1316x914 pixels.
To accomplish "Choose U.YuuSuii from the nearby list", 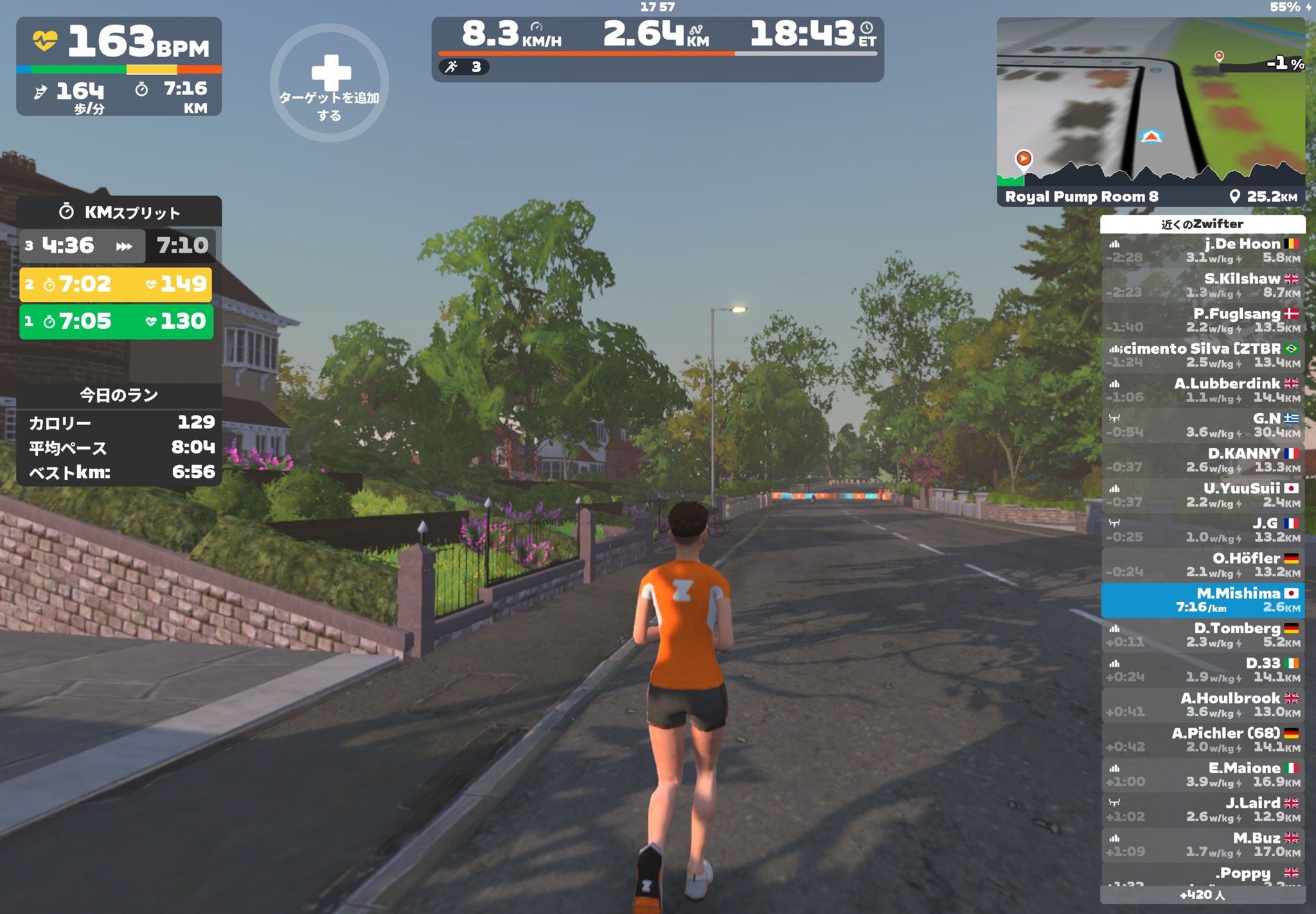I will 1202,495.
